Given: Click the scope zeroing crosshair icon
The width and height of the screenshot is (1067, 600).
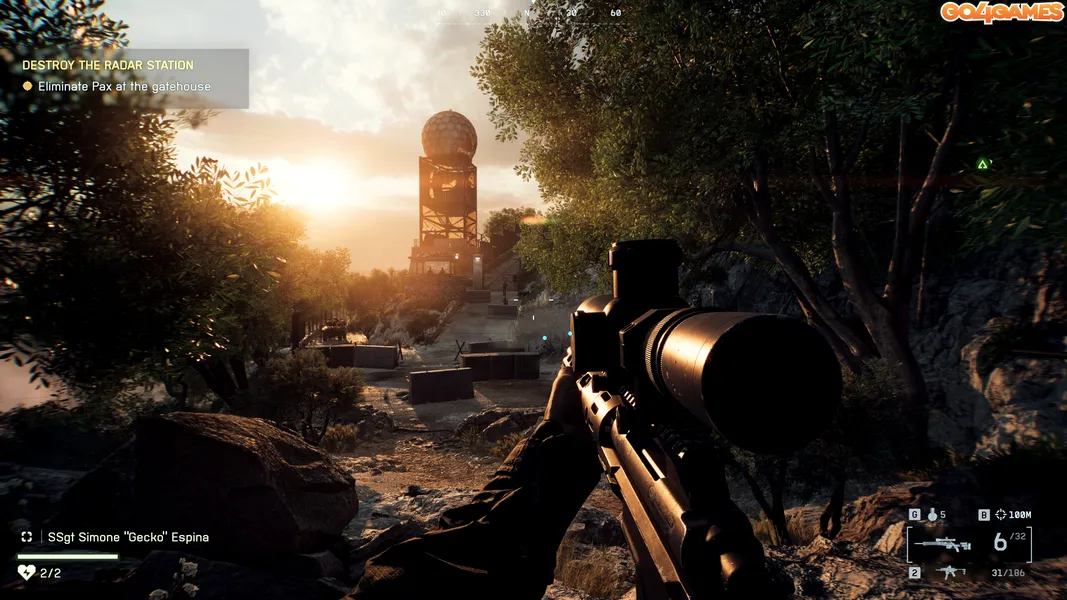Looking at the screenshot, I should pos(1002,515).
